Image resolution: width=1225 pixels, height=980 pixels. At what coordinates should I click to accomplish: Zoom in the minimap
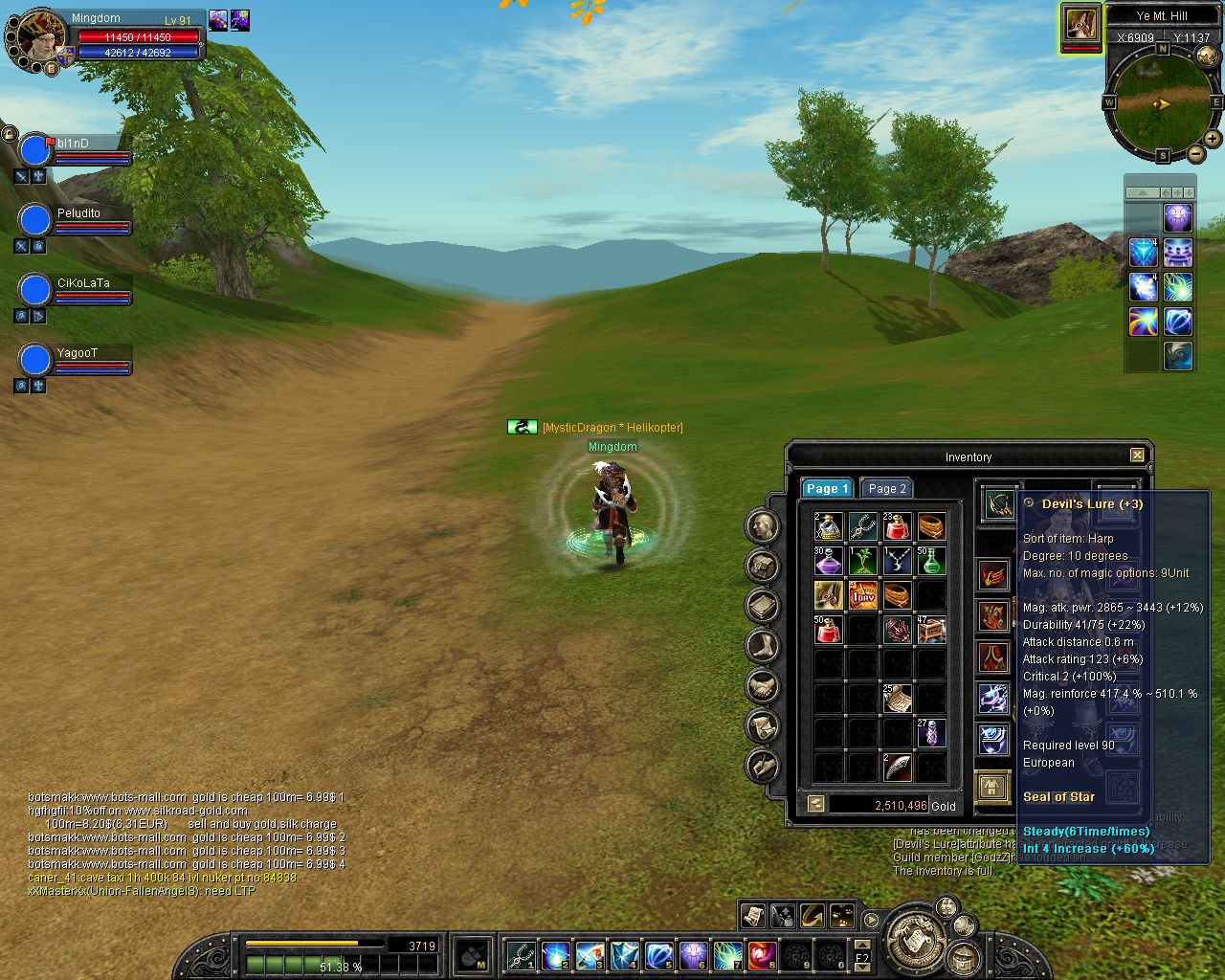1214,140
